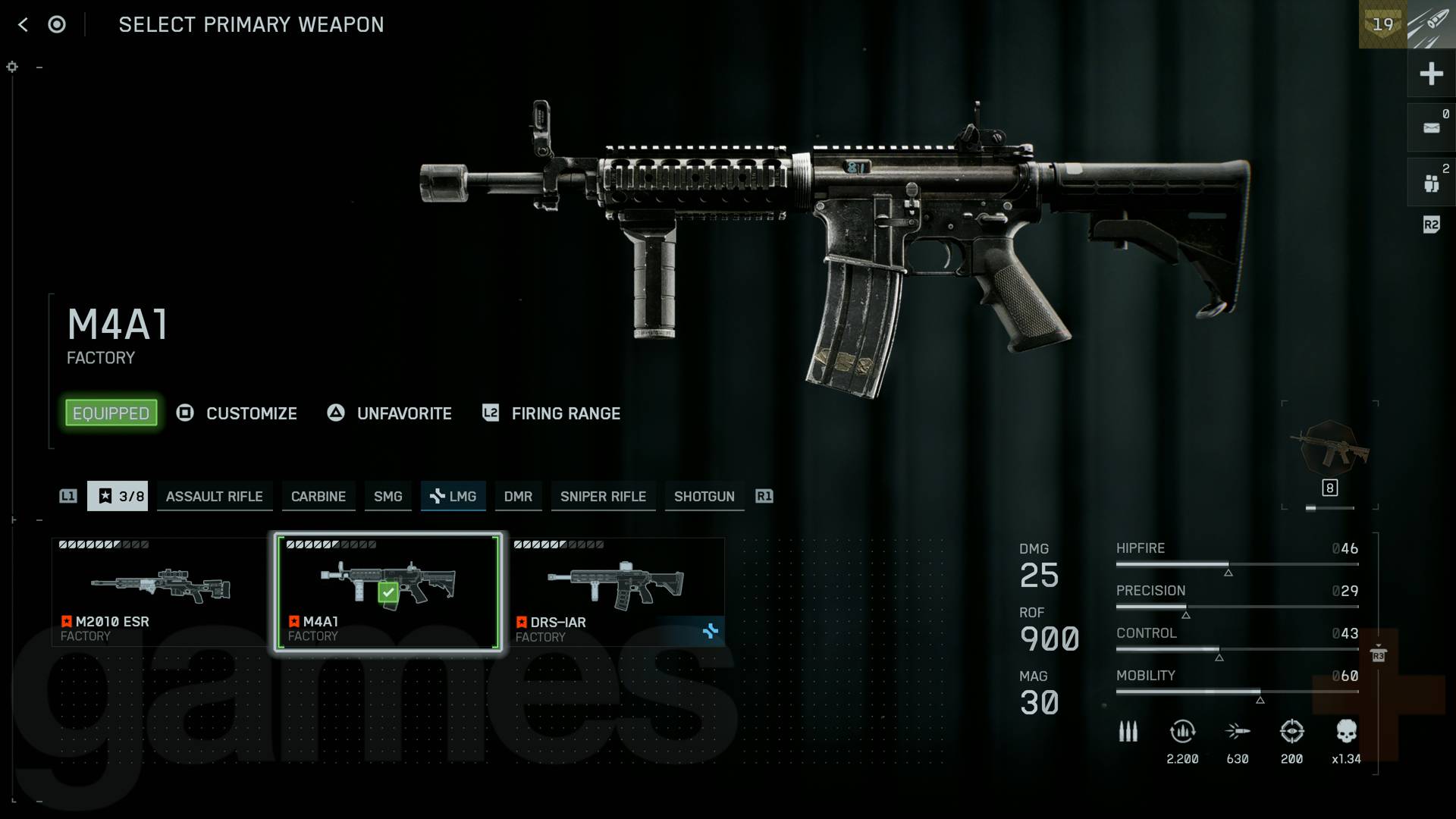Screen dimensions: 1456x819
Task: Select the favorites star filter showing 3/8
Action: (118, 496)
